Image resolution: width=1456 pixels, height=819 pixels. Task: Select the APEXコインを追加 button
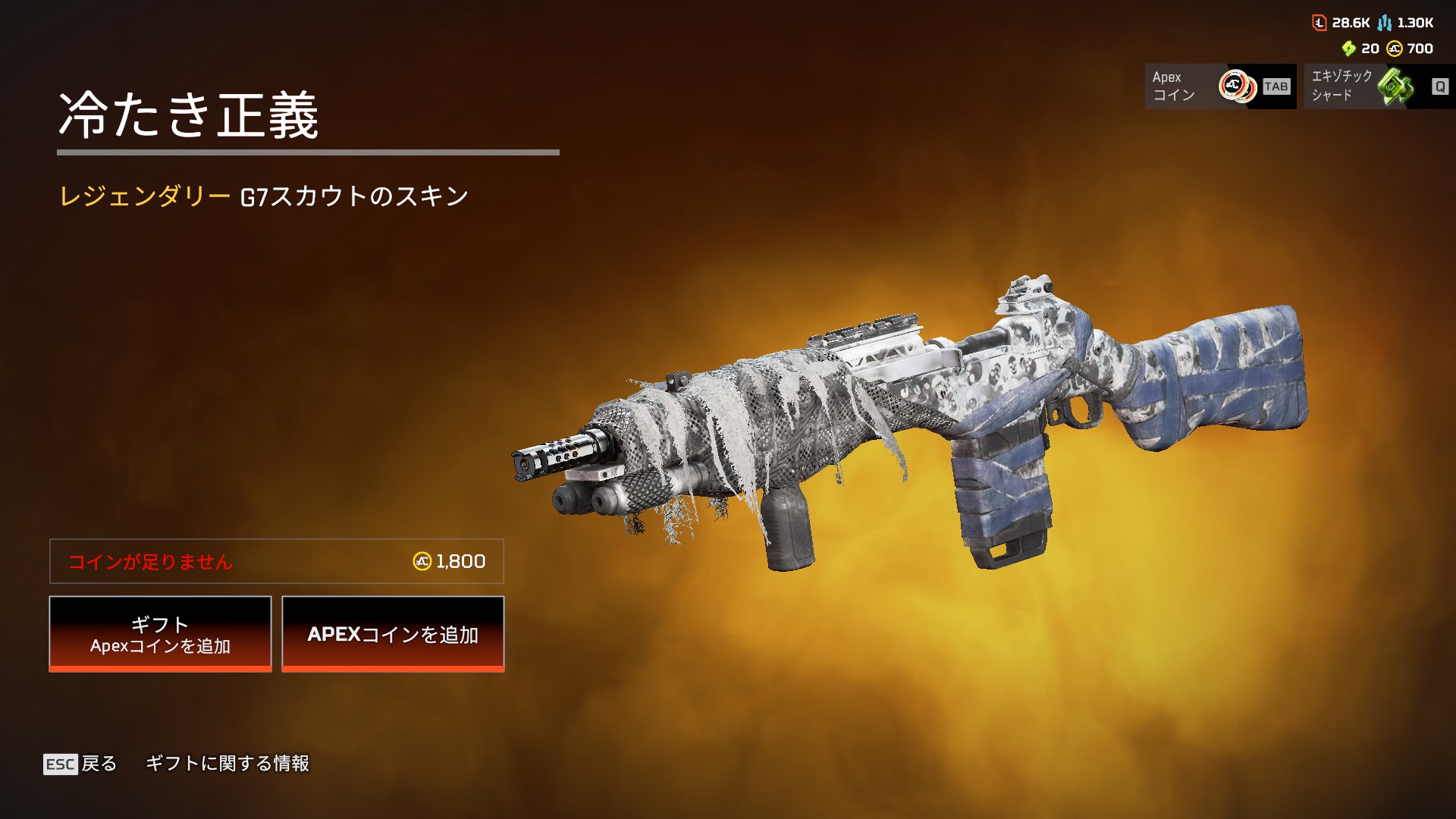click(393, 634)
